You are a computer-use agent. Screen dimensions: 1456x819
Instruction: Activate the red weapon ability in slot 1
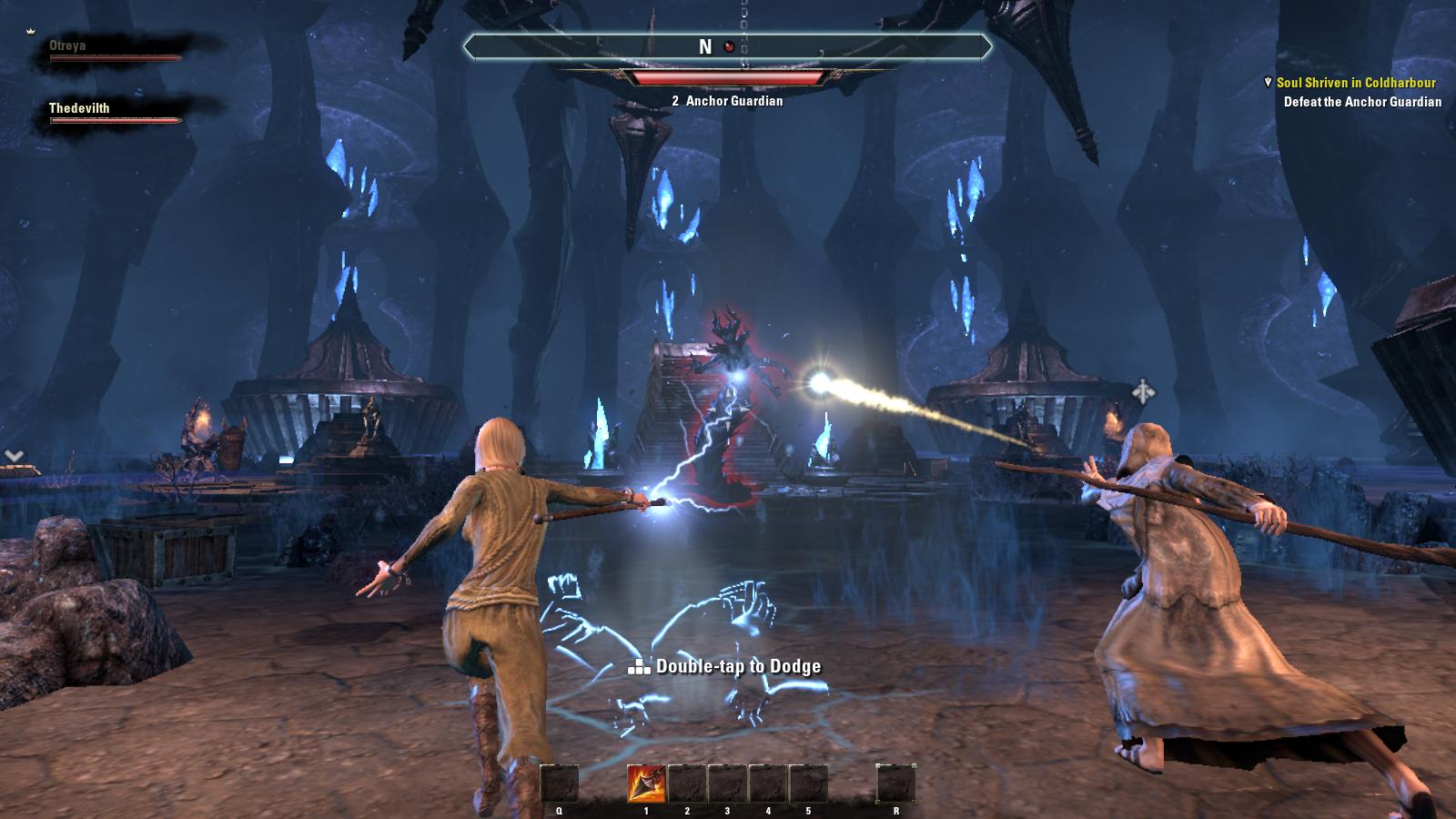(645, 784)
